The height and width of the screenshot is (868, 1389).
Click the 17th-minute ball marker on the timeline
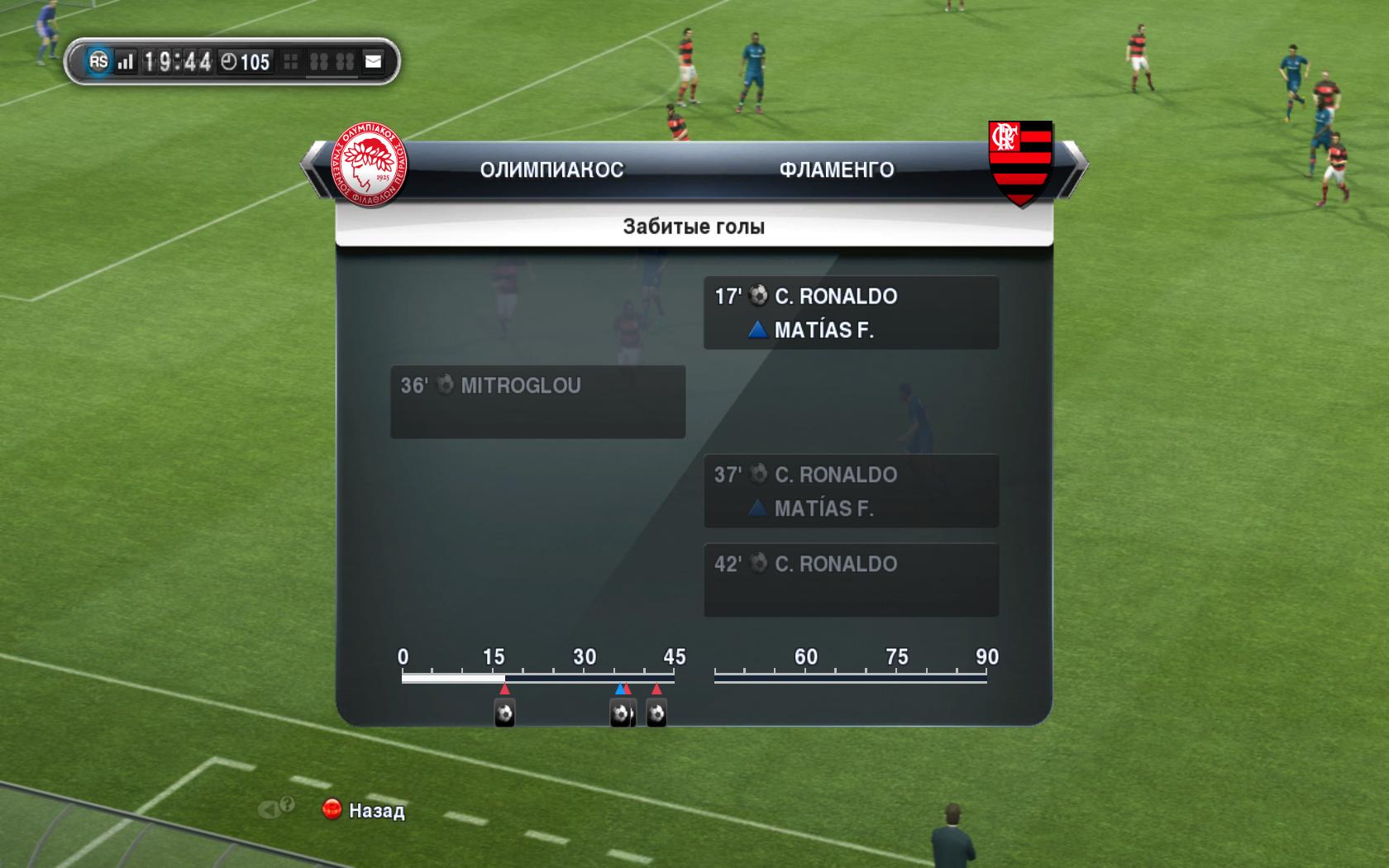coord(504,713)
